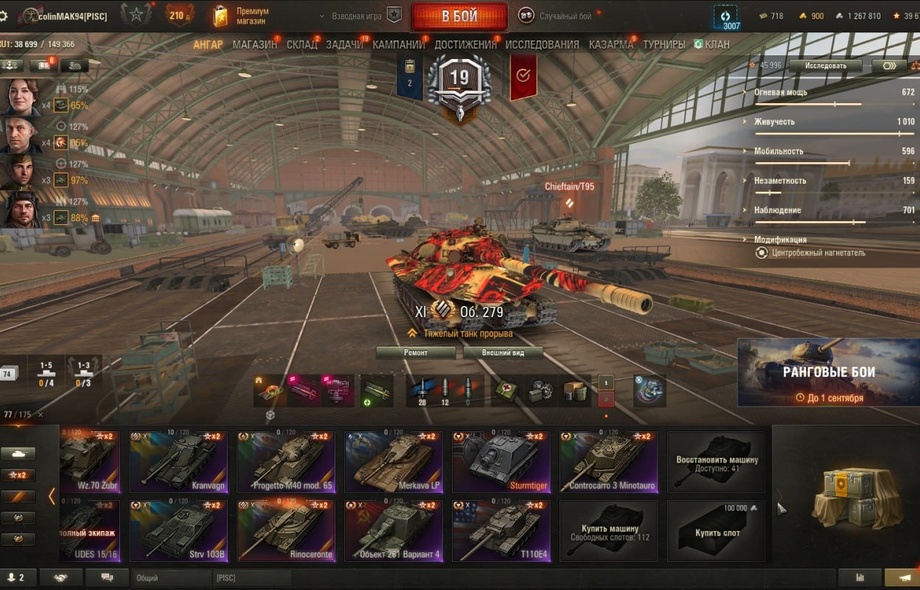920x590 pixels.
Task: Open the МАГАЗИН tab
Action: (x=254, y=45)
